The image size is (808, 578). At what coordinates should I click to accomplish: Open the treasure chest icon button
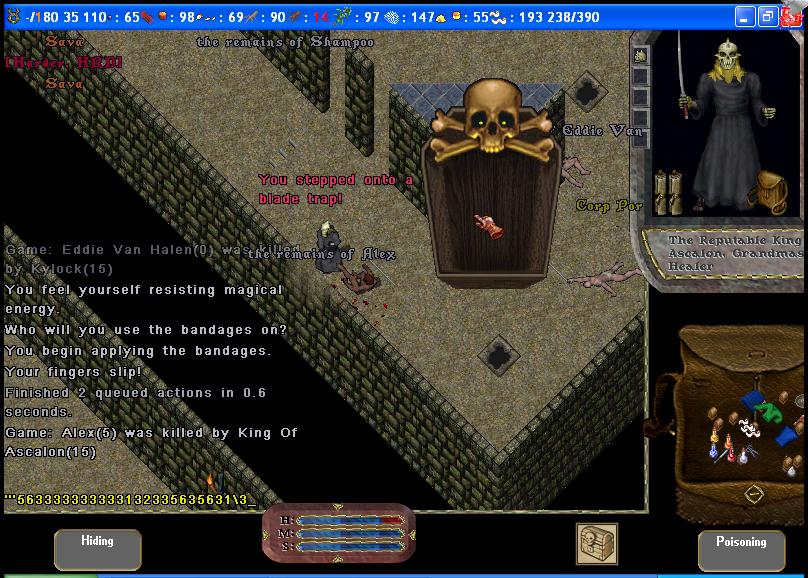click(596, 544)
